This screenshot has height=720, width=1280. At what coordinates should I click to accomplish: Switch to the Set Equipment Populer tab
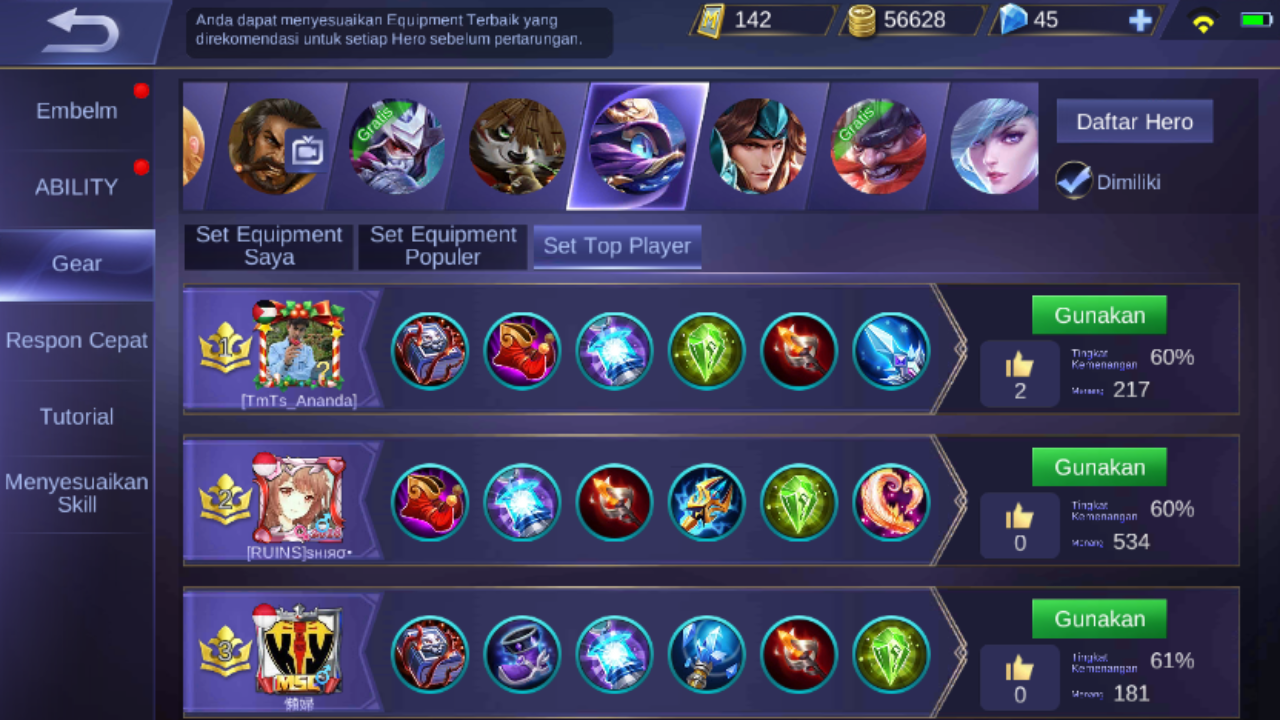tap(443, 246)
